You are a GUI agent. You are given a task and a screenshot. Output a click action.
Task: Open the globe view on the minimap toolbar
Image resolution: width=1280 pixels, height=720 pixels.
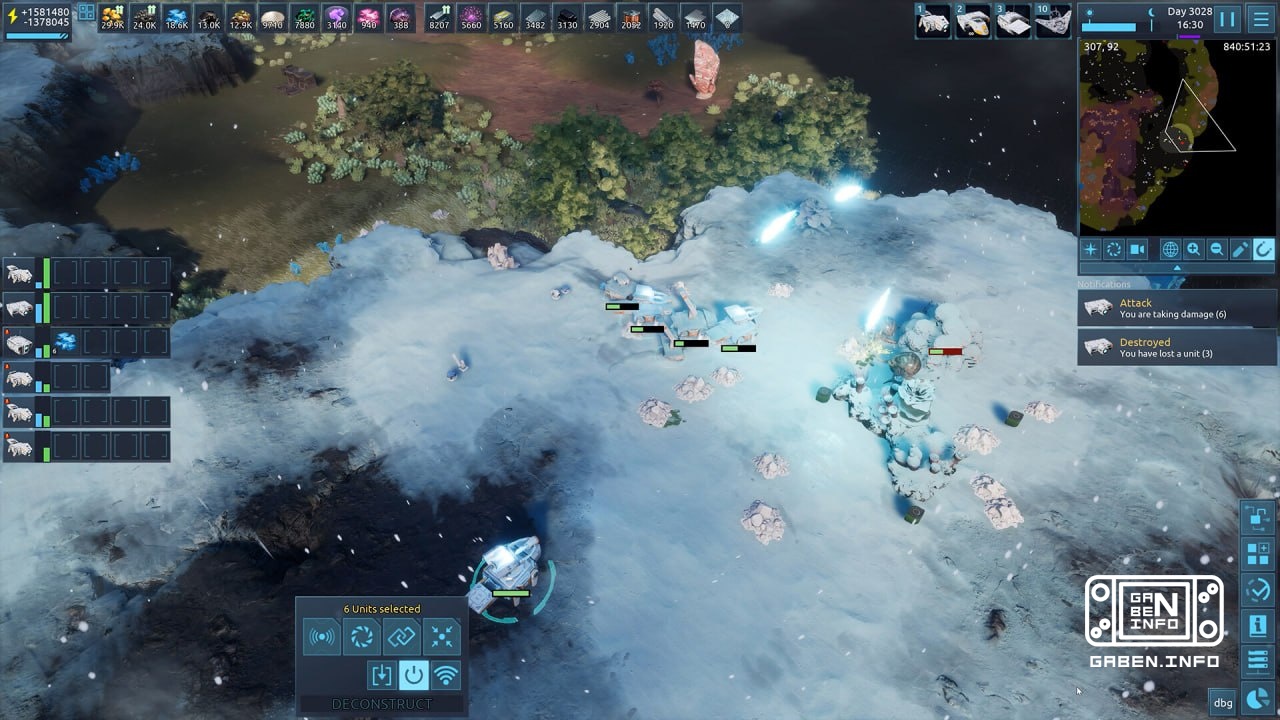pos(1170,249)
